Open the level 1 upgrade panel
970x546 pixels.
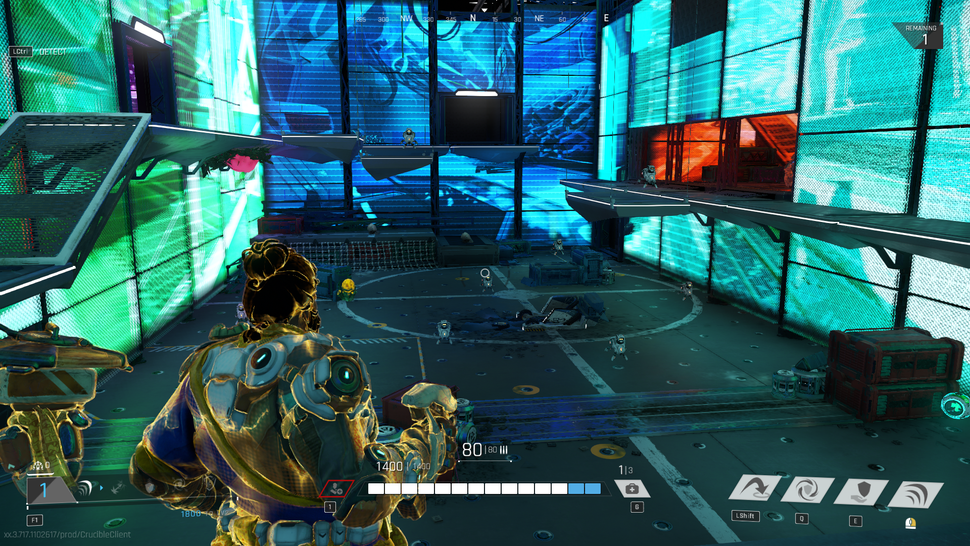pos(45,490)
